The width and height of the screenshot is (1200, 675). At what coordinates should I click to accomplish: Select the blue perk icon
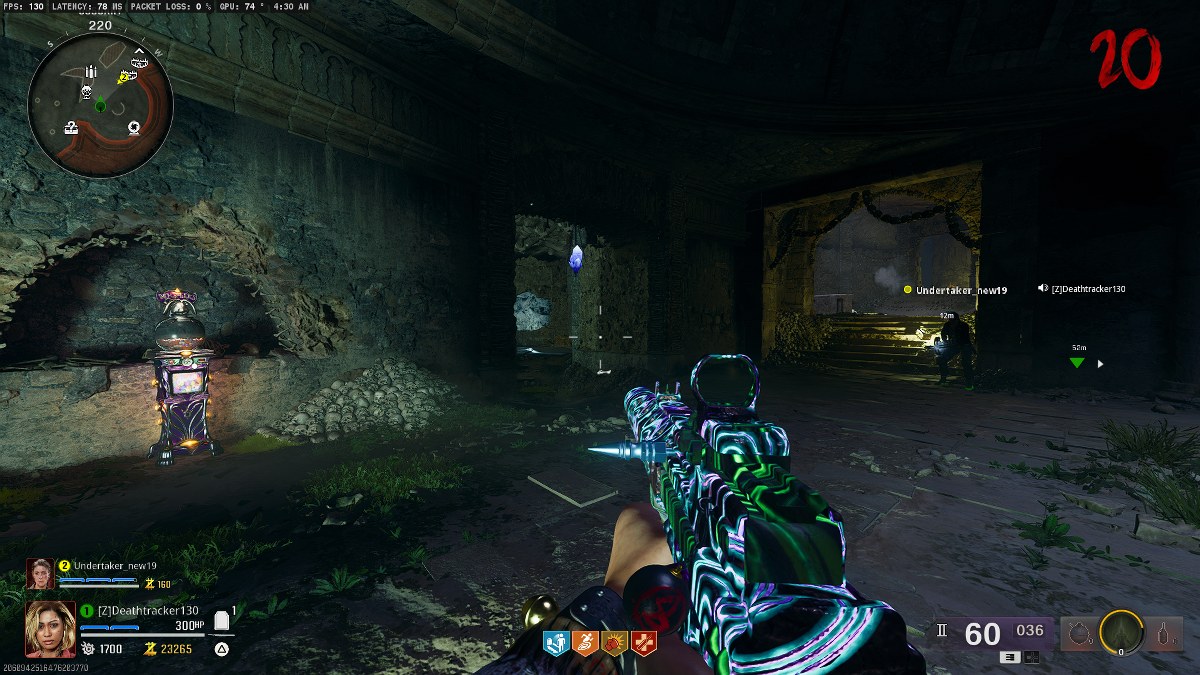coord(555,642)
